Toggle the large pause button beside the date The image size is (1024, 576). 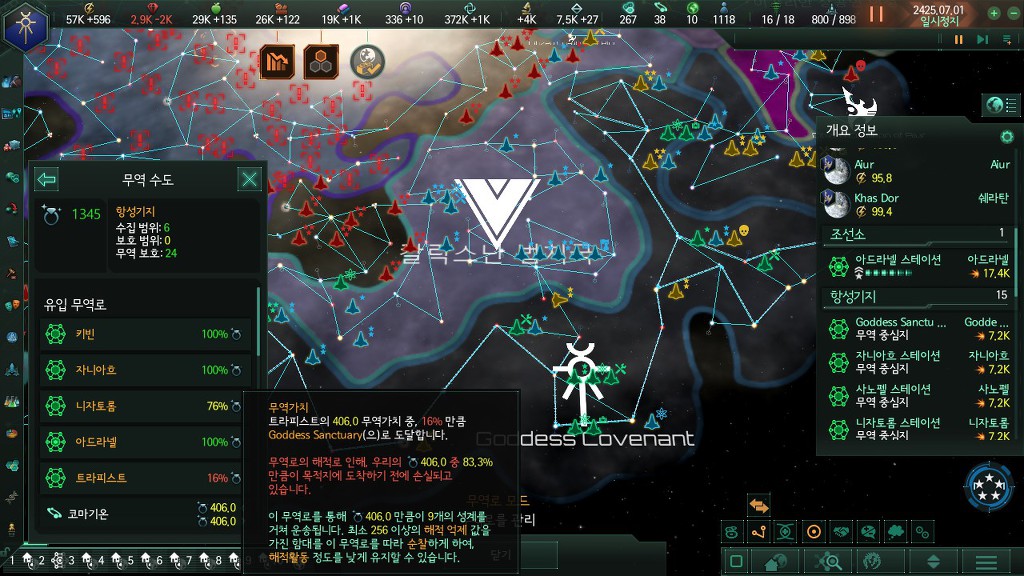pos(876,14)
